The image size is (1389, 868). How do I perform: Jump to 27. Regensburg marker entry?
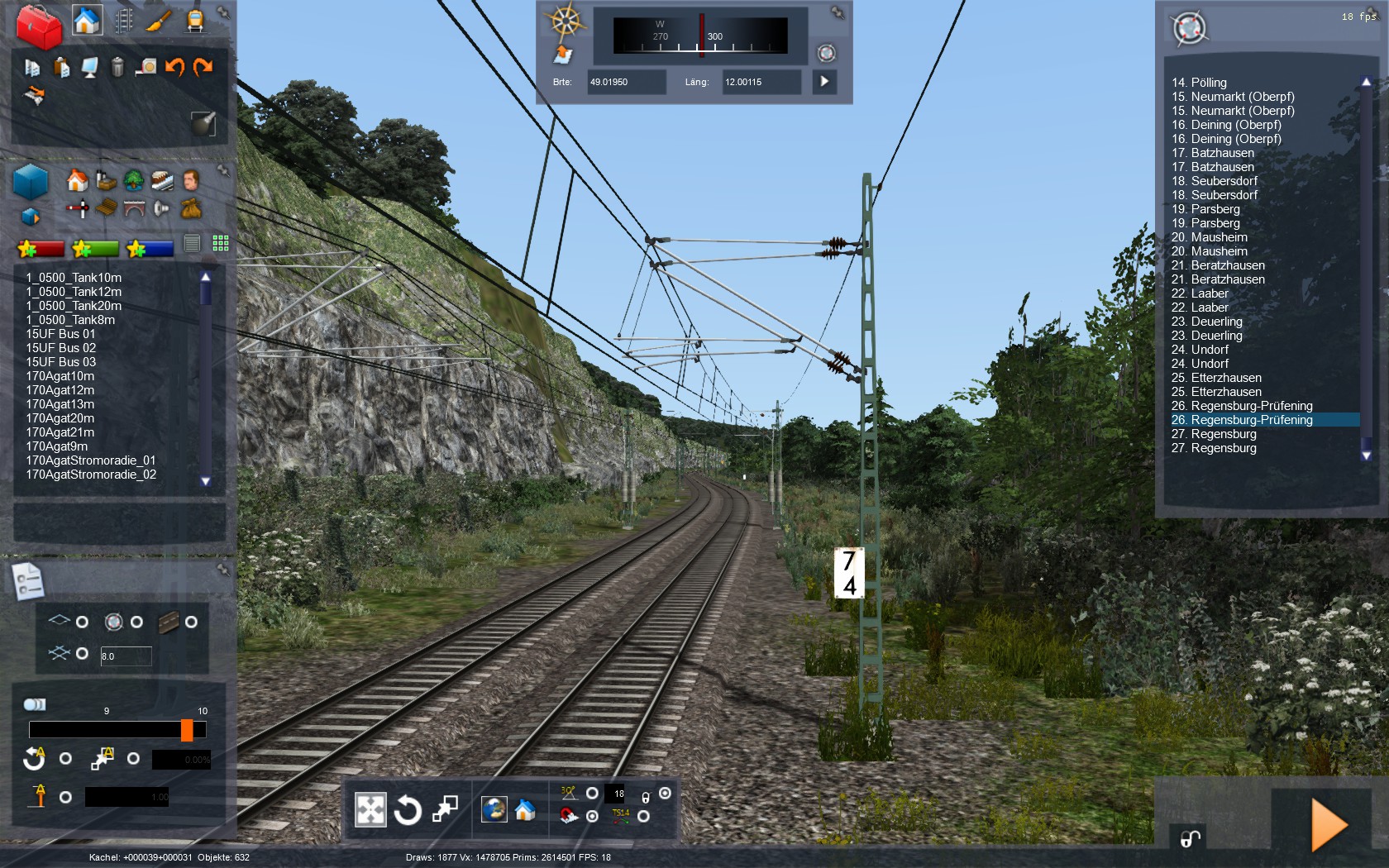pos(1213,434)
